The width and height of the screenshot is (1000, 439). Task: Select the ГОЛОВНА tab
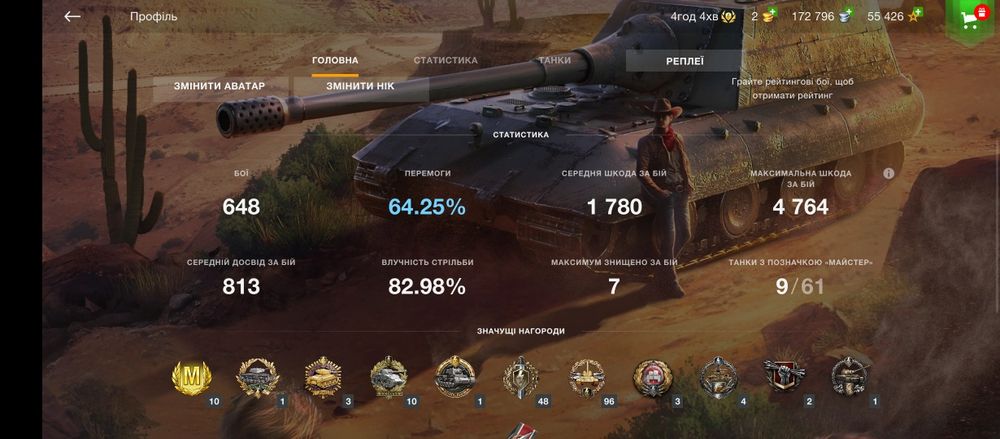tap(335, 61)
